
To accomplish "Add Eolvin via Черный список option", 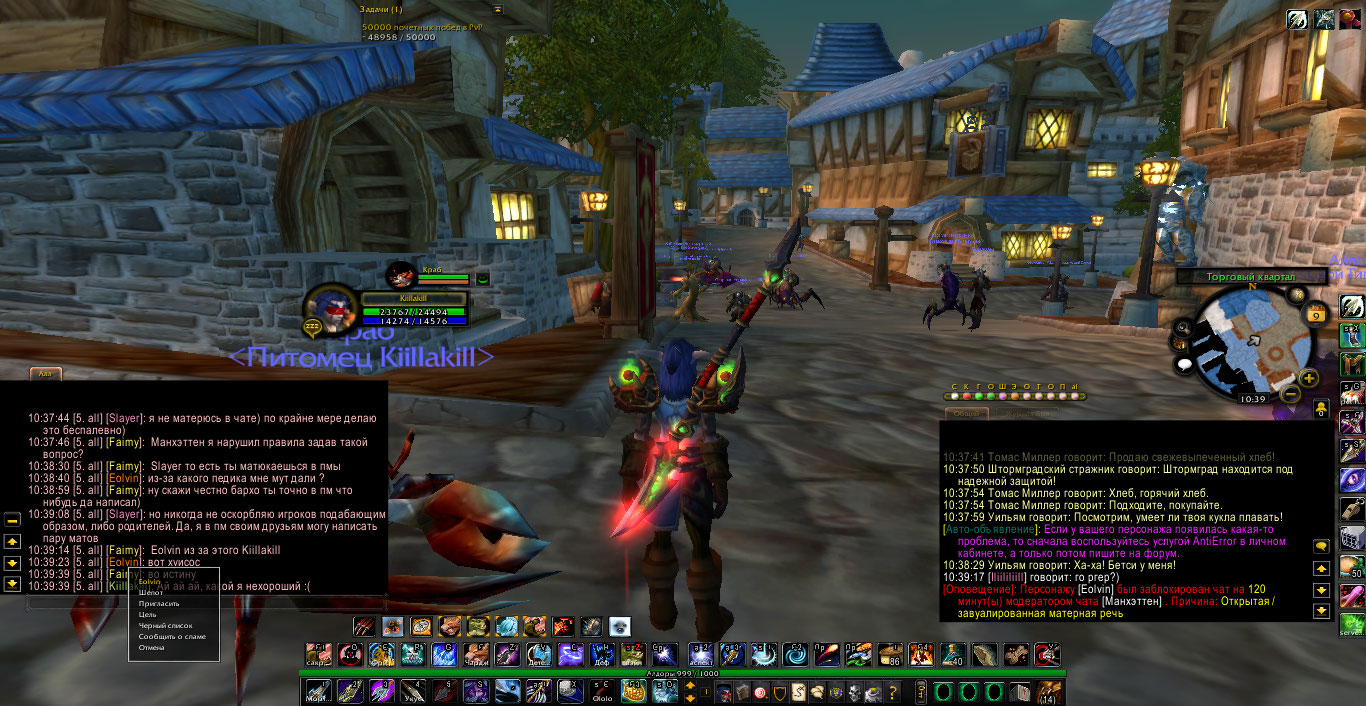I will click(165, 626).
